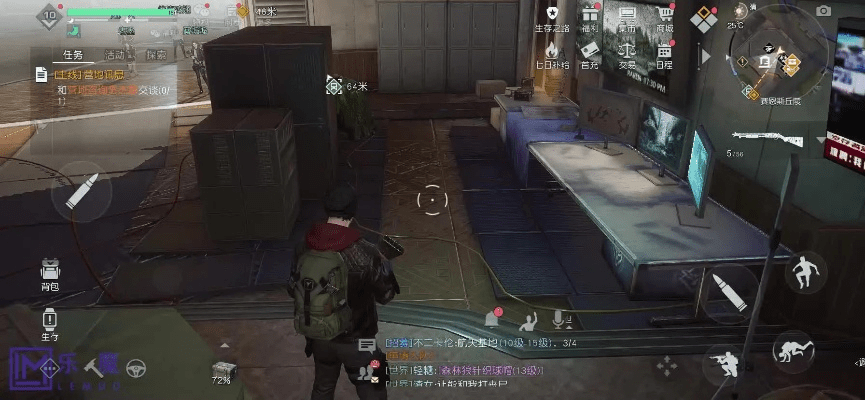865x400 pixels.
Task: Switch to the 探索 exploration tab
Action: [x=157, y=55]
